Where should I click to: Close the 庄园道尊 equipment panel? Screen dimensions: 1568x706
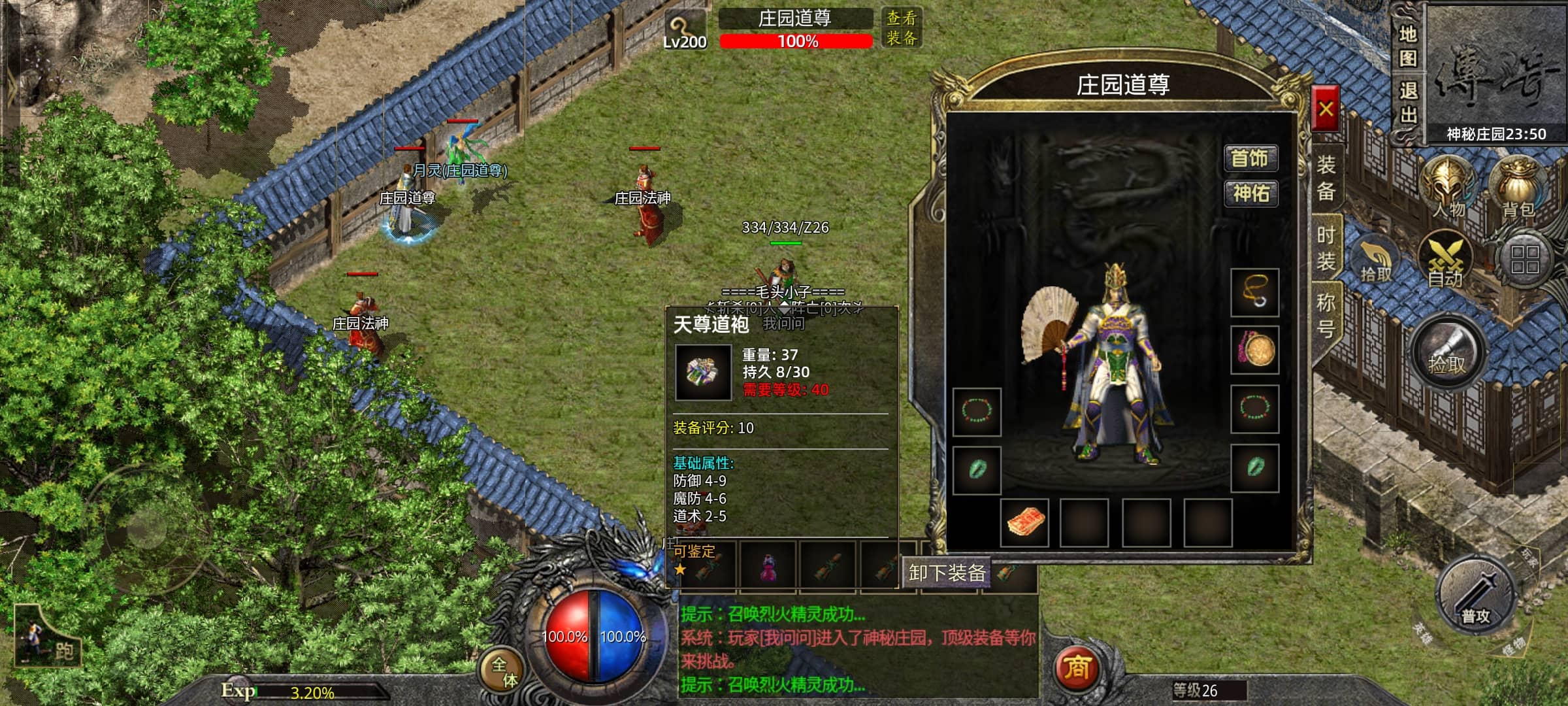point(1325,109)
